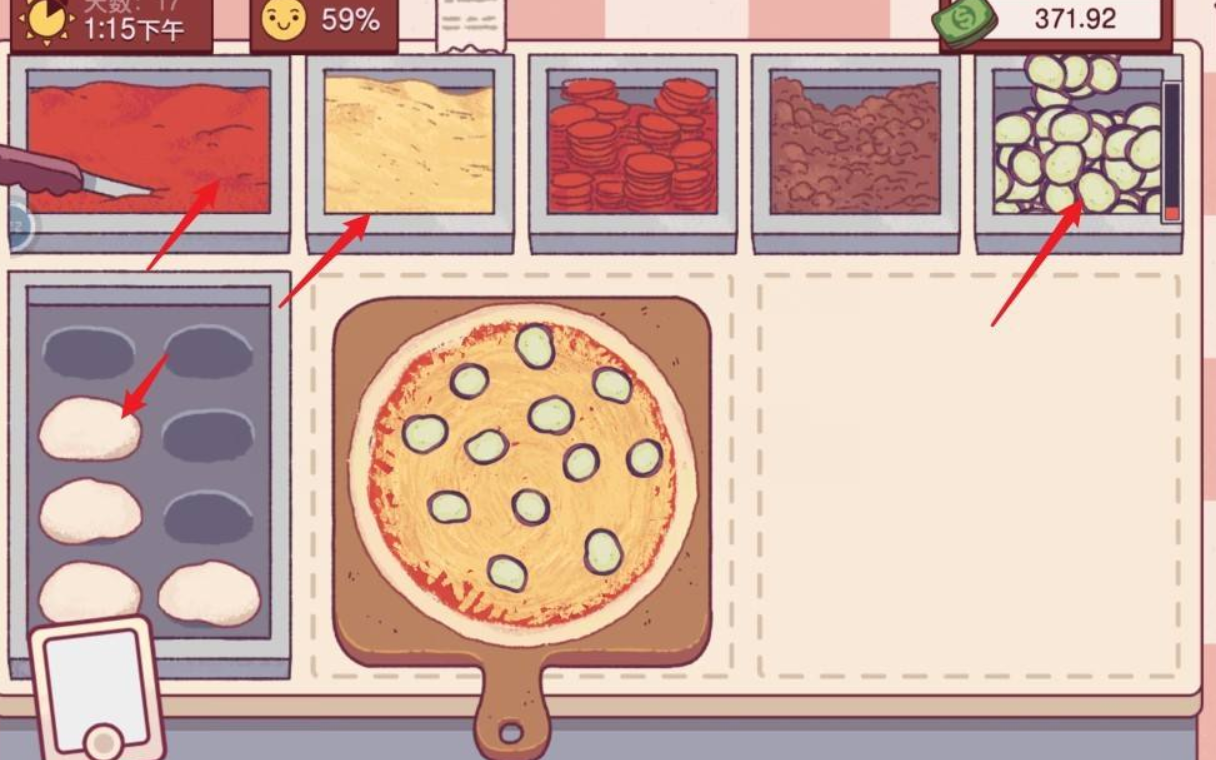Click the dough ball tray
Image resolution: width=1216 pixels, height=760 pixels.
pos(148,470)
